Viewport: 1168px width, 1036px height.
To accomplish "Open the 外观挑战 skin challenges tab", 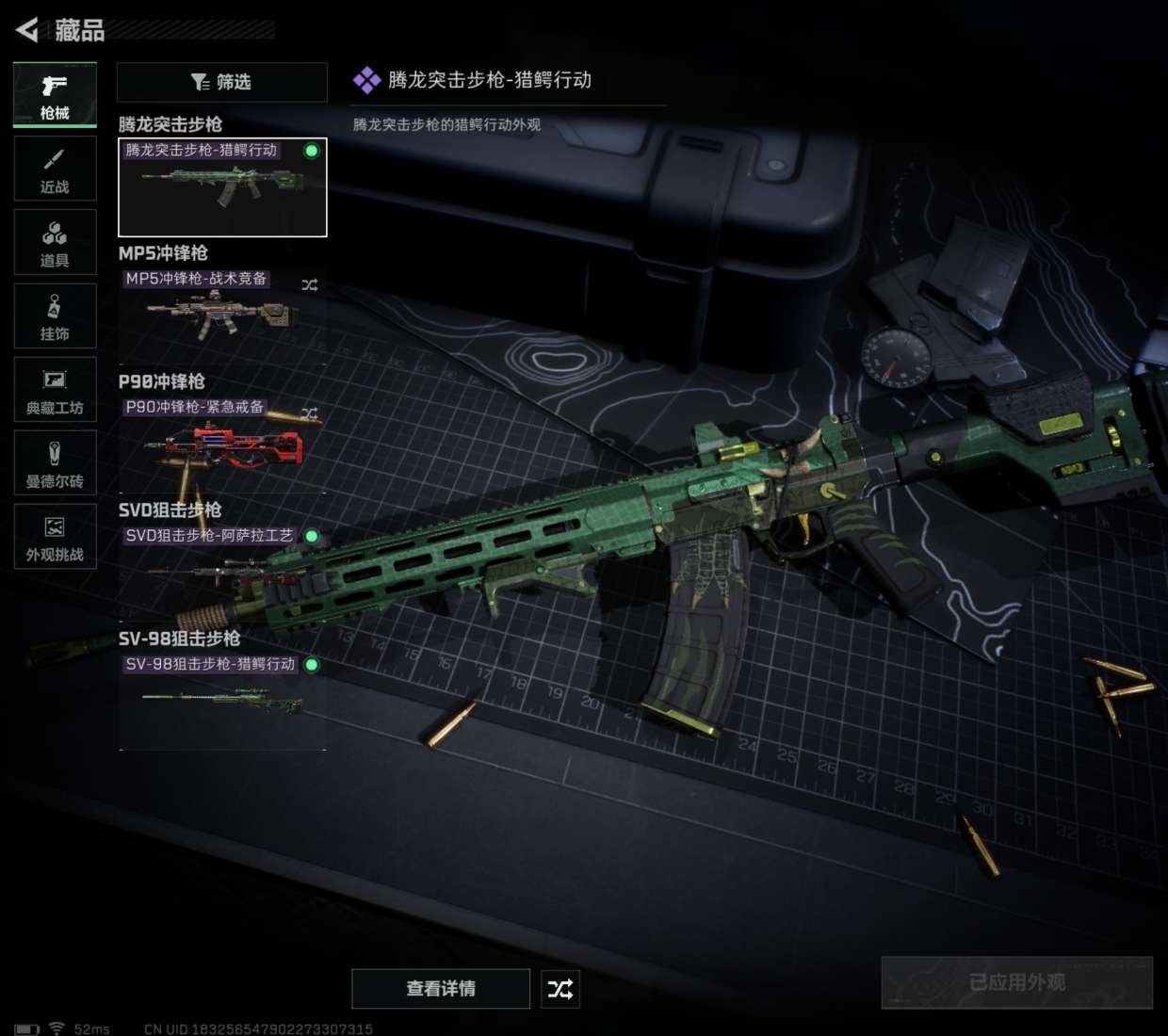I will tap(55, 536).
